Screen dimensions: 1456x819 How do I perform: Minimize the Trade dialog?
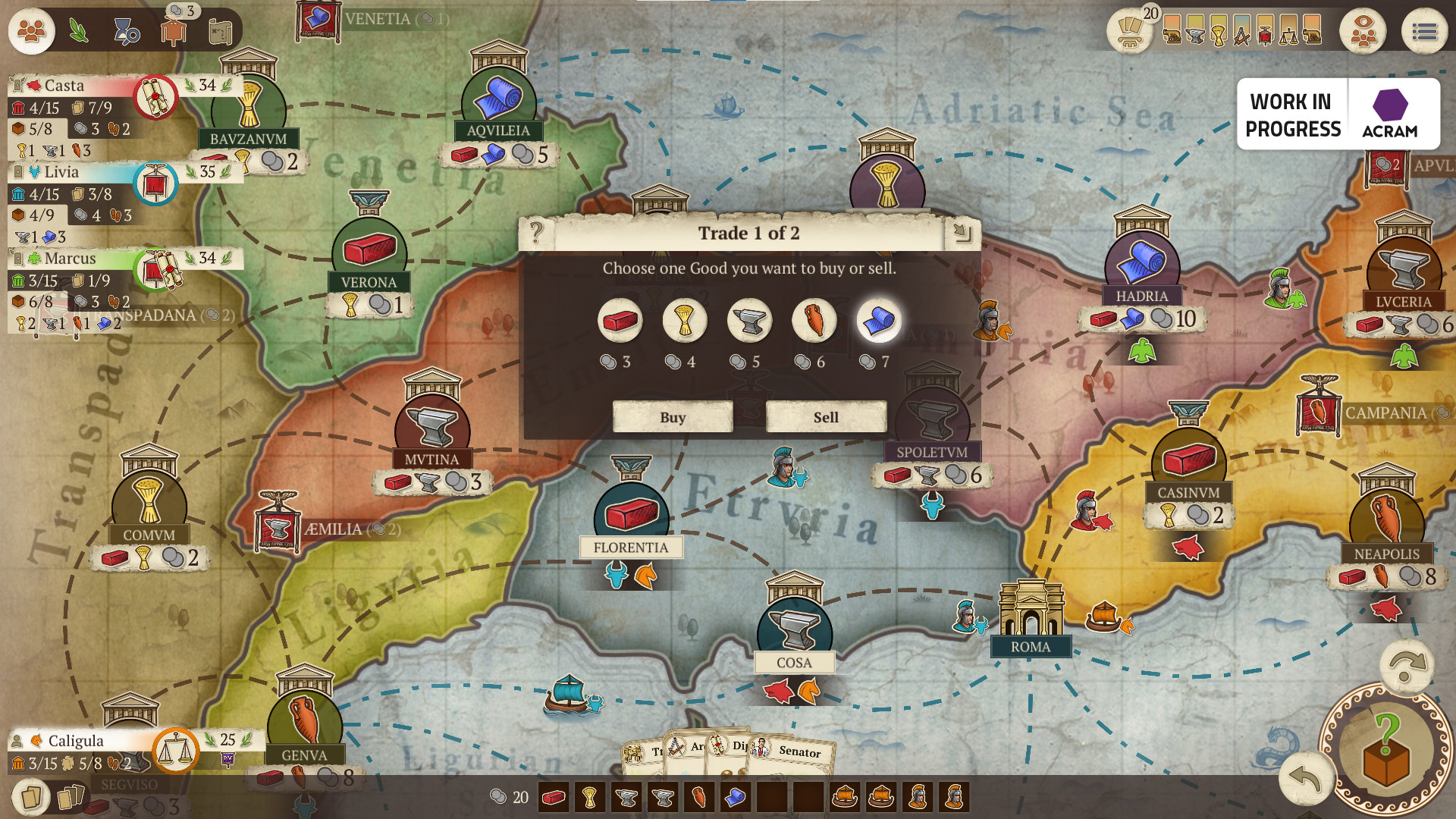[962, 232]
